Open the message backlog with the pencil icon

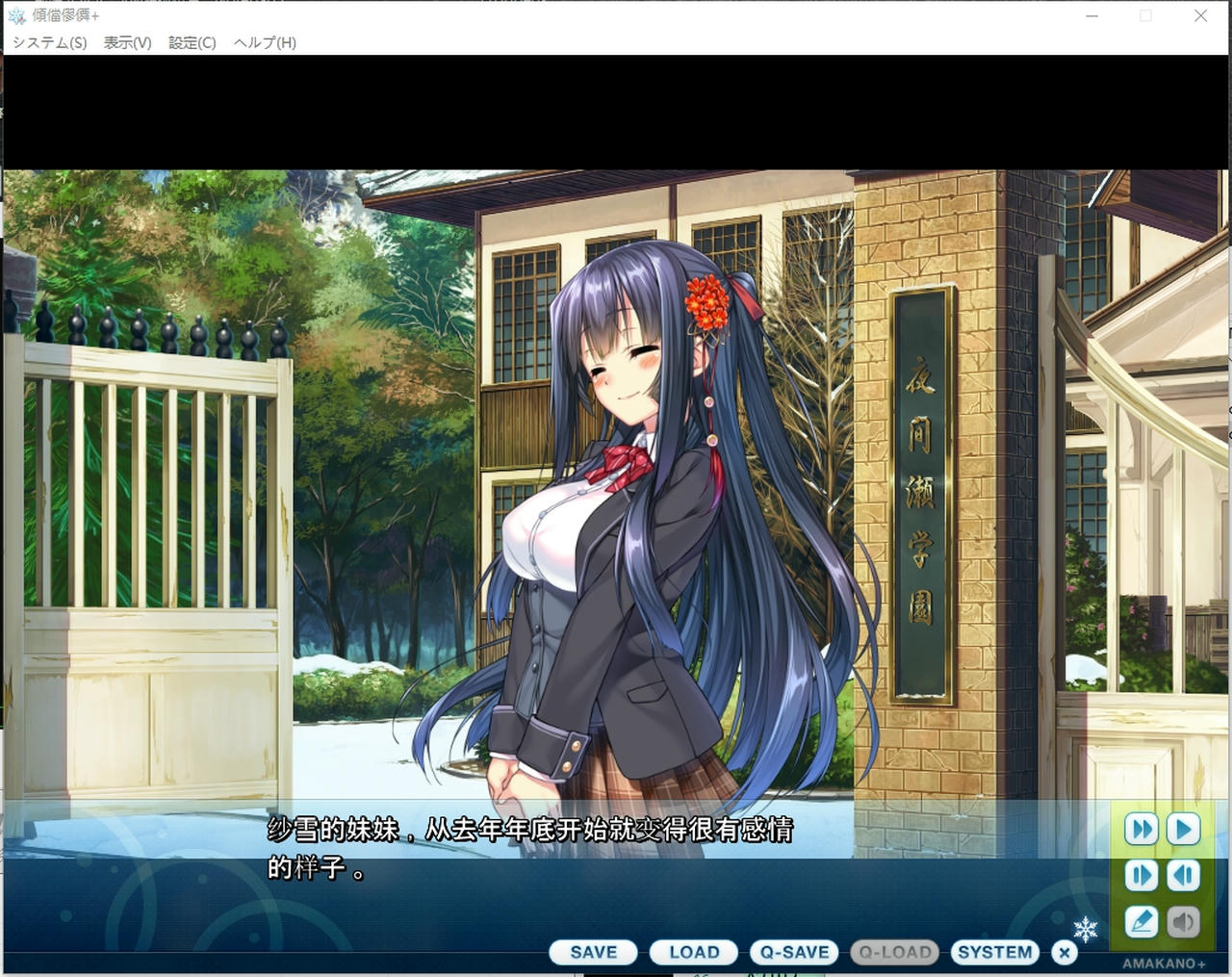(1141, 921)
